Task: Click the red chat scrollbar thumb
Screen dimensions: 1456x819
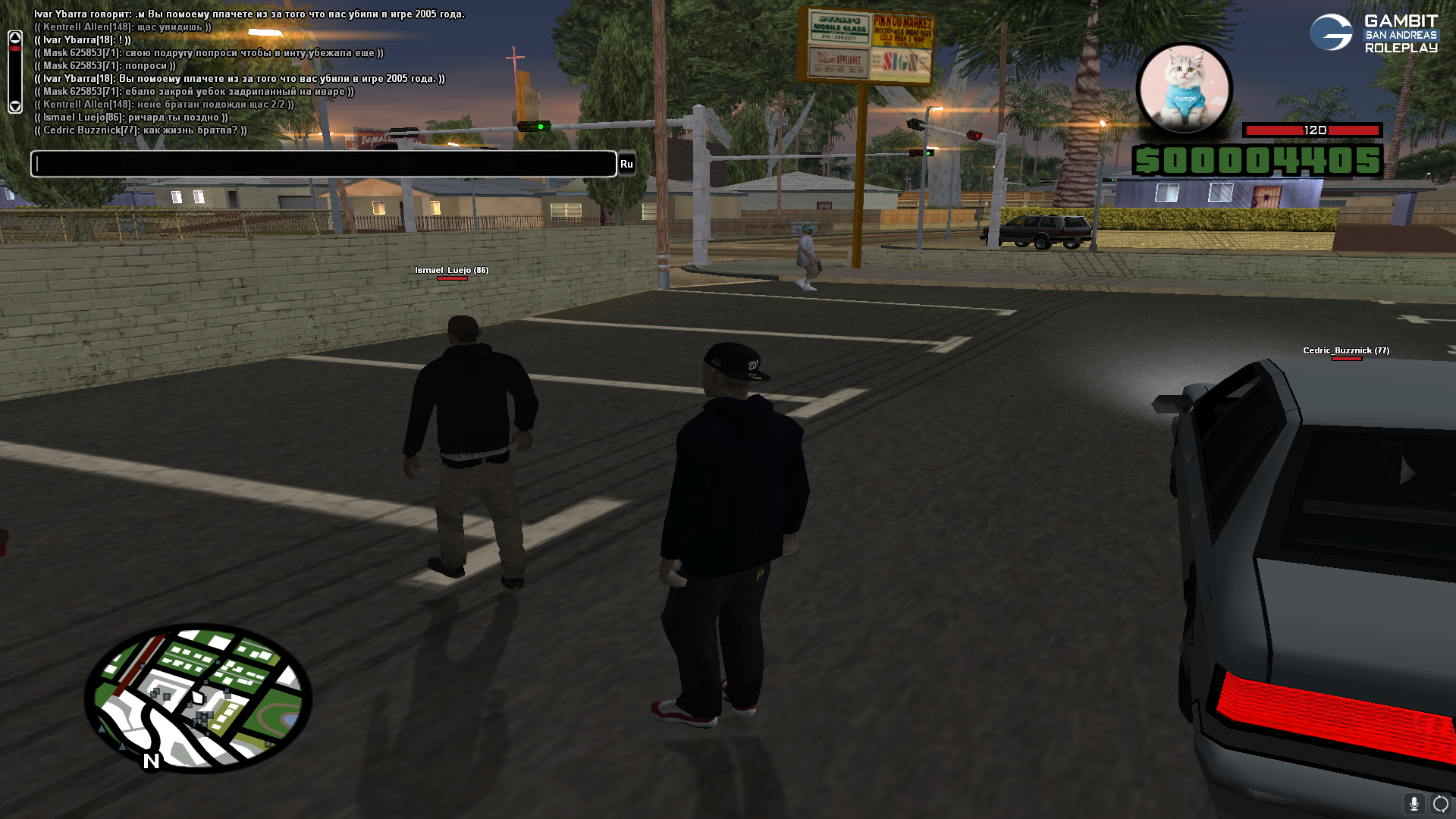Action: [15, 49]
